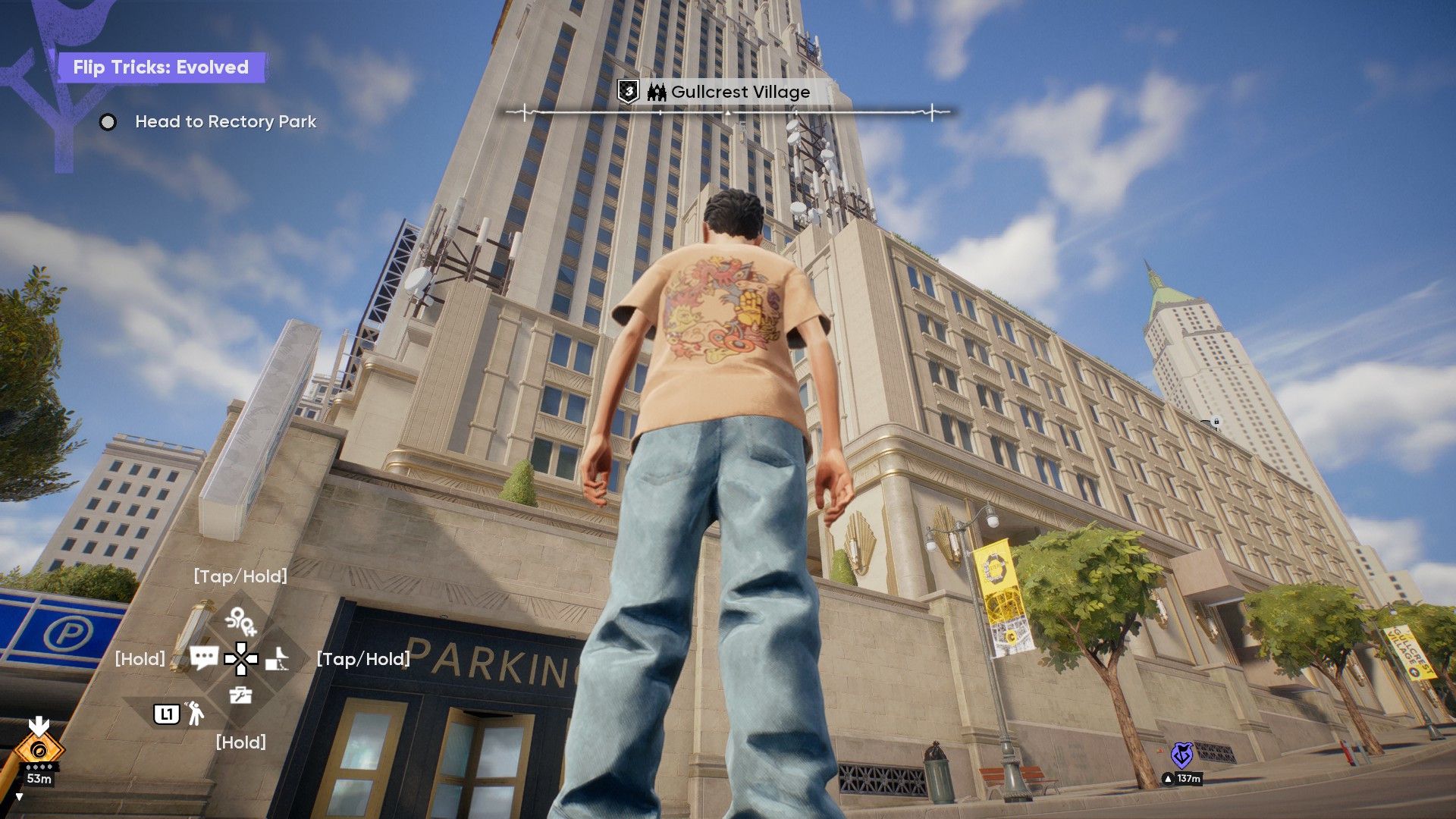This screenshot has height=819, width=1456.
Task: Open the chat speech bubble icon
Action: 204,657
